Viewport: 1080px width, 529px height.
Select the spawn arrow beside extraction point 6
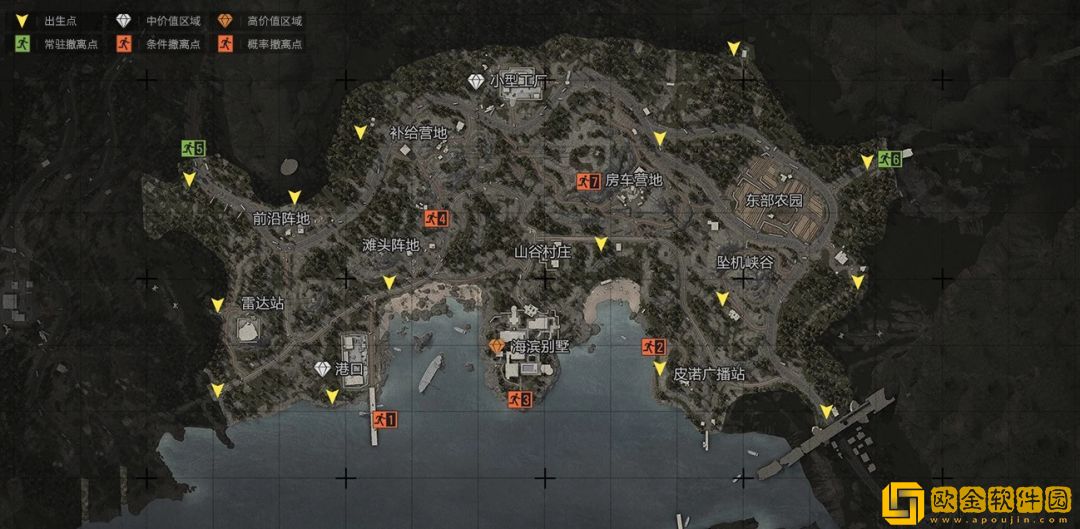coord(867,161)
